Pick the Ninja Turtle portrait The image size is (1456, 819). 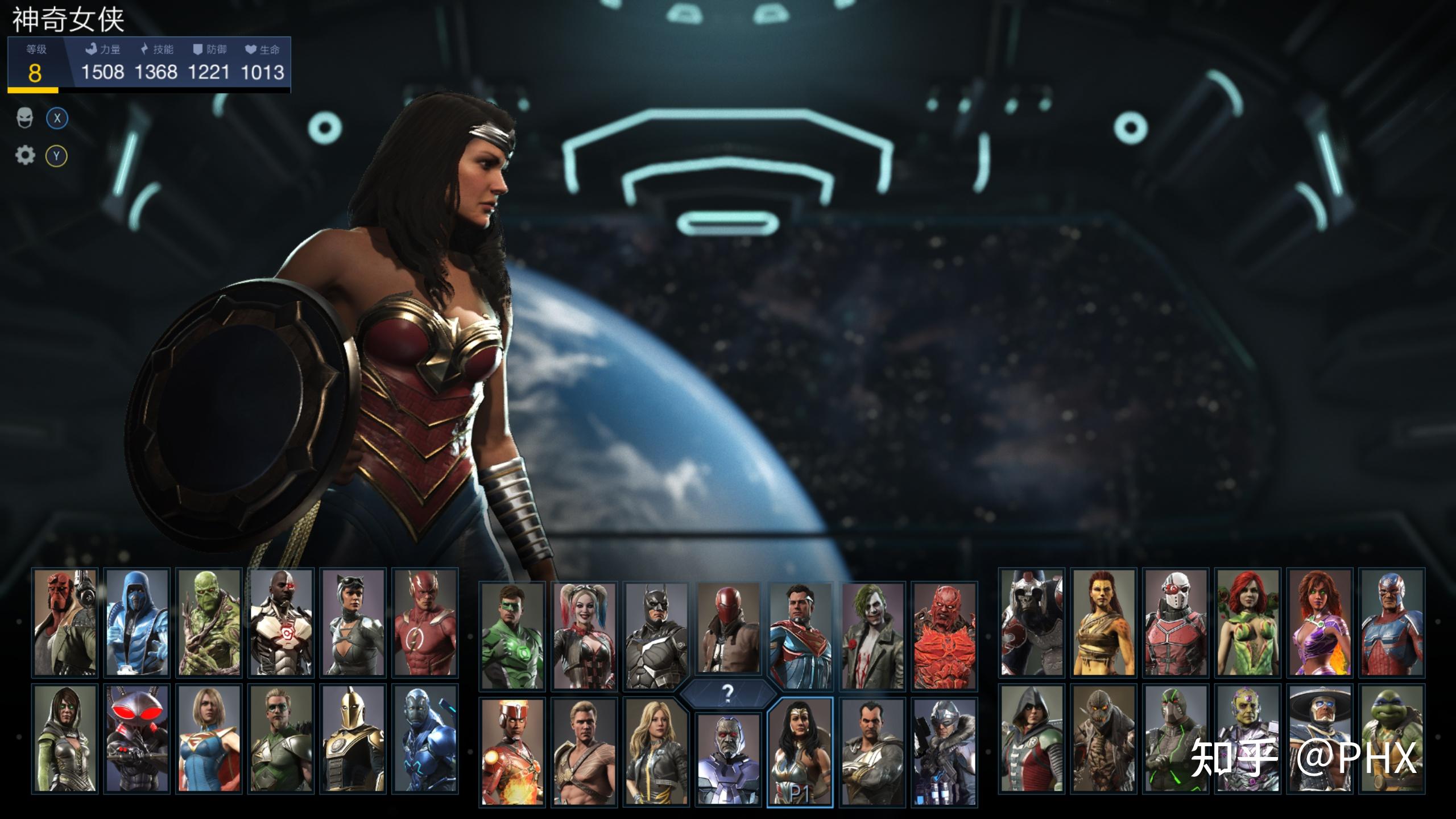click(1392, 738)
